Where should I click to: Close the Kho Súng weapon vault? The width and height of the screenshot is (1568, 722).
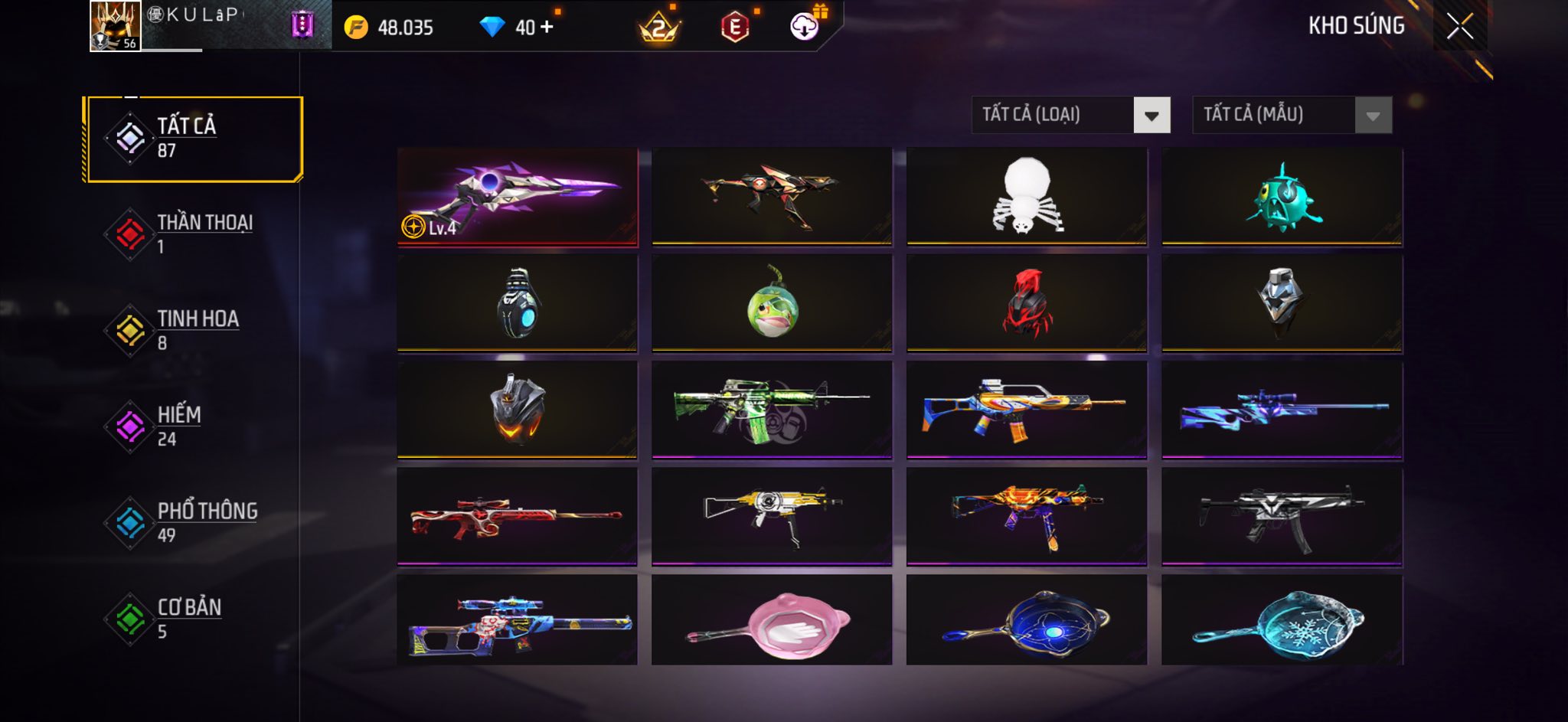click(1459, 27)
